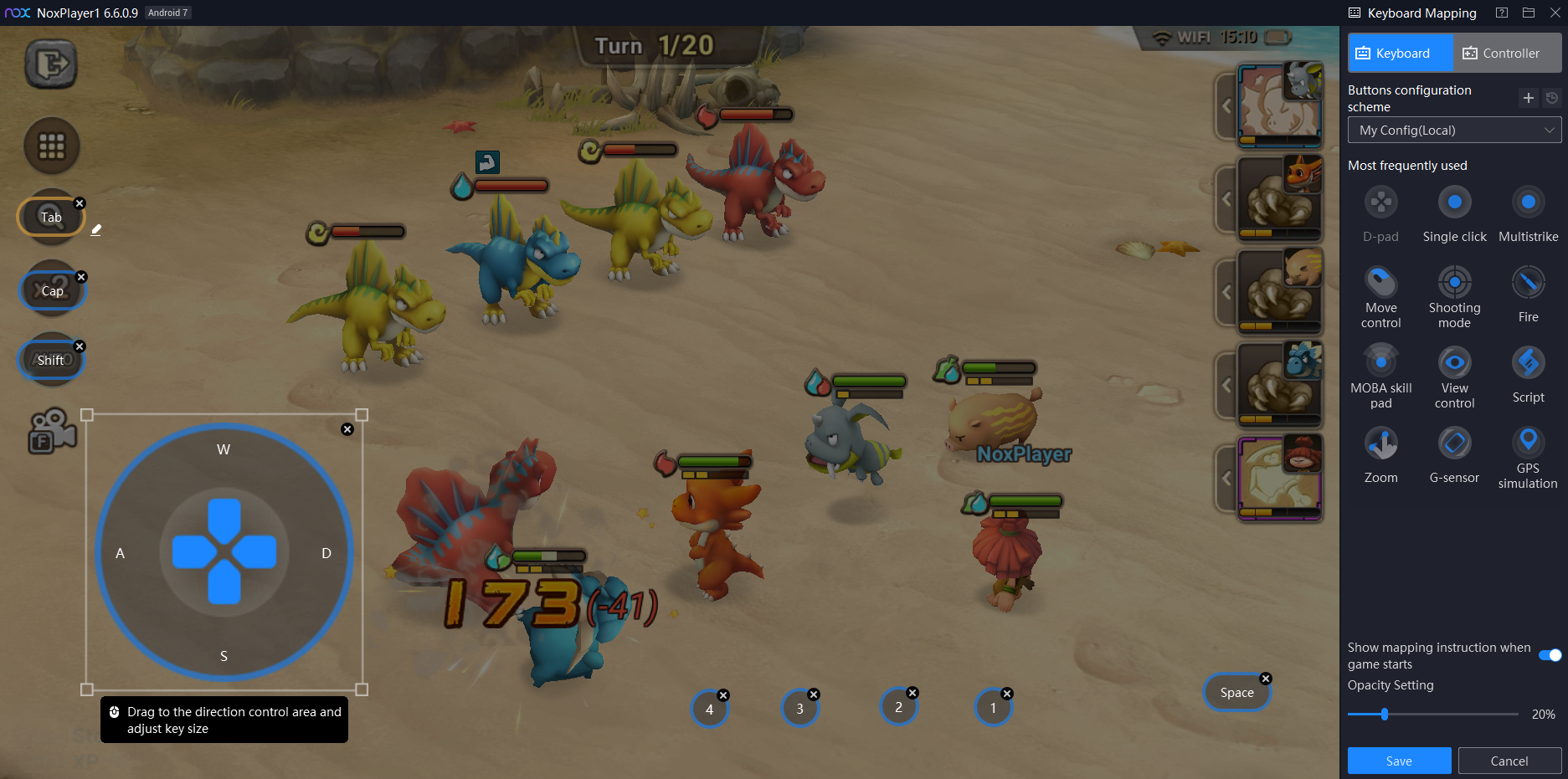
Task: Cancel keyboard mapping changes
Action: 1509,761
